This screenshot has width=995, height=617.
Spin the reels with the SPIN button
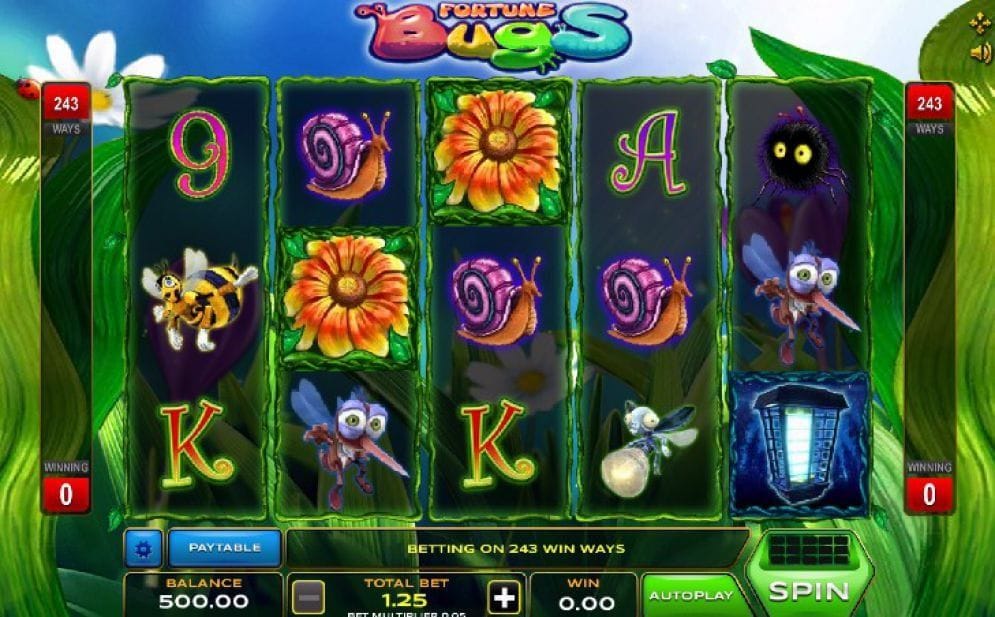coord(808,590)
